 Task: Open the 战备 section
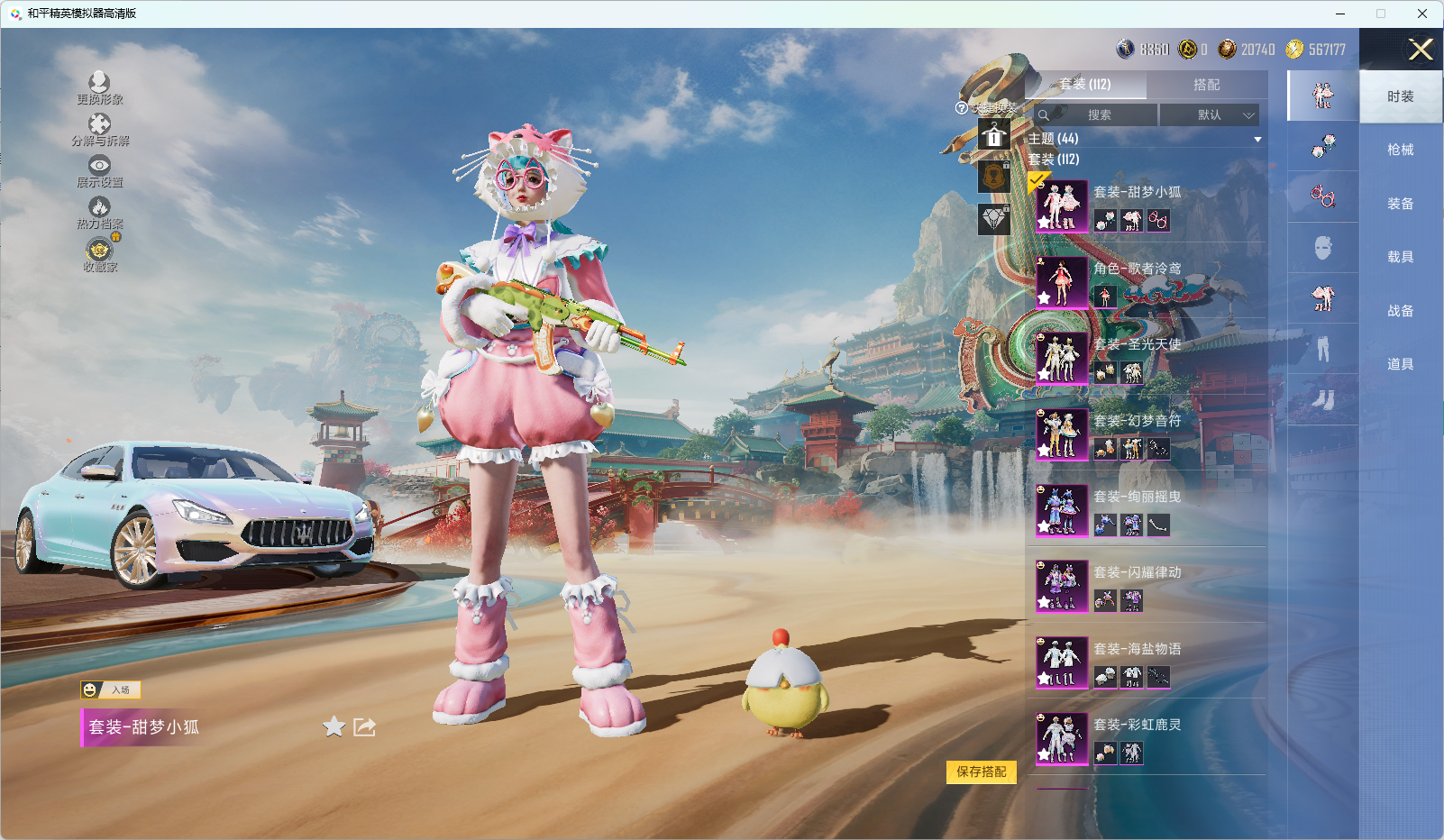(1400, 311)
